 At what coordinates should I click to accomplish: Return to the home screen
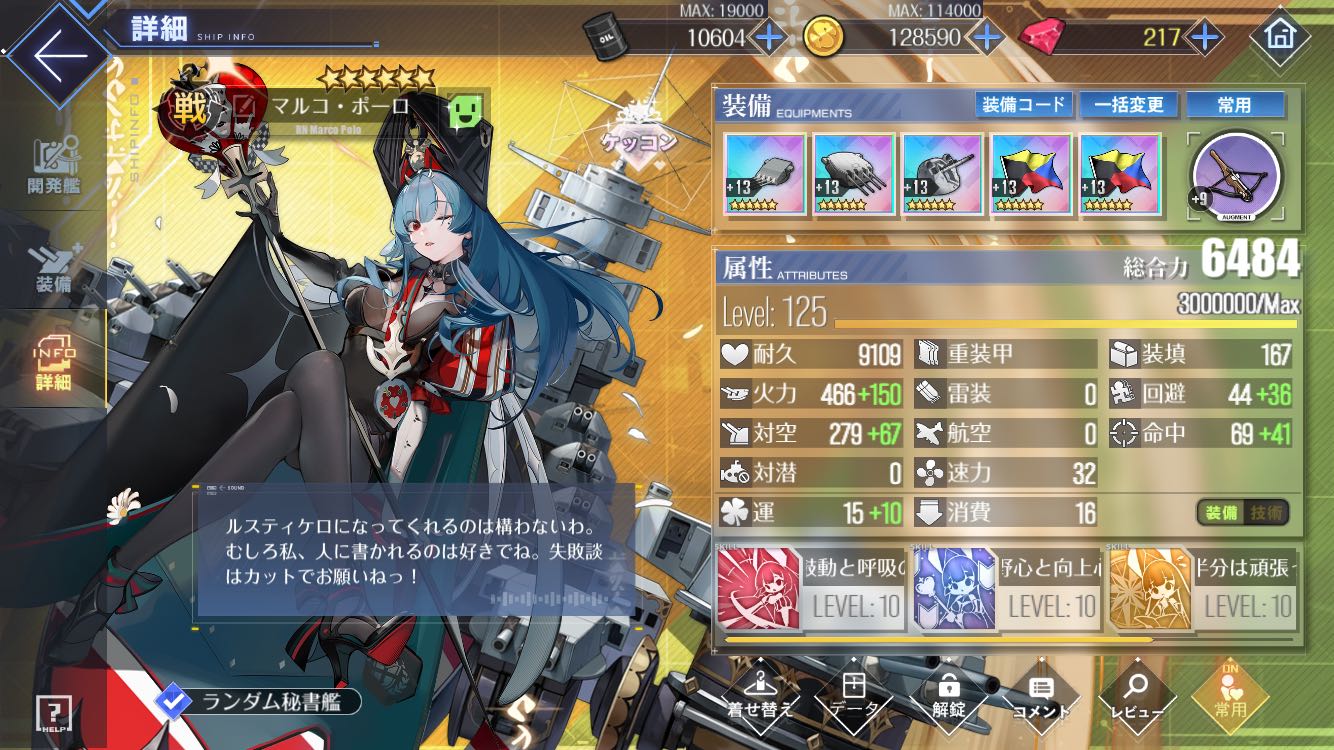(1279, 37)
